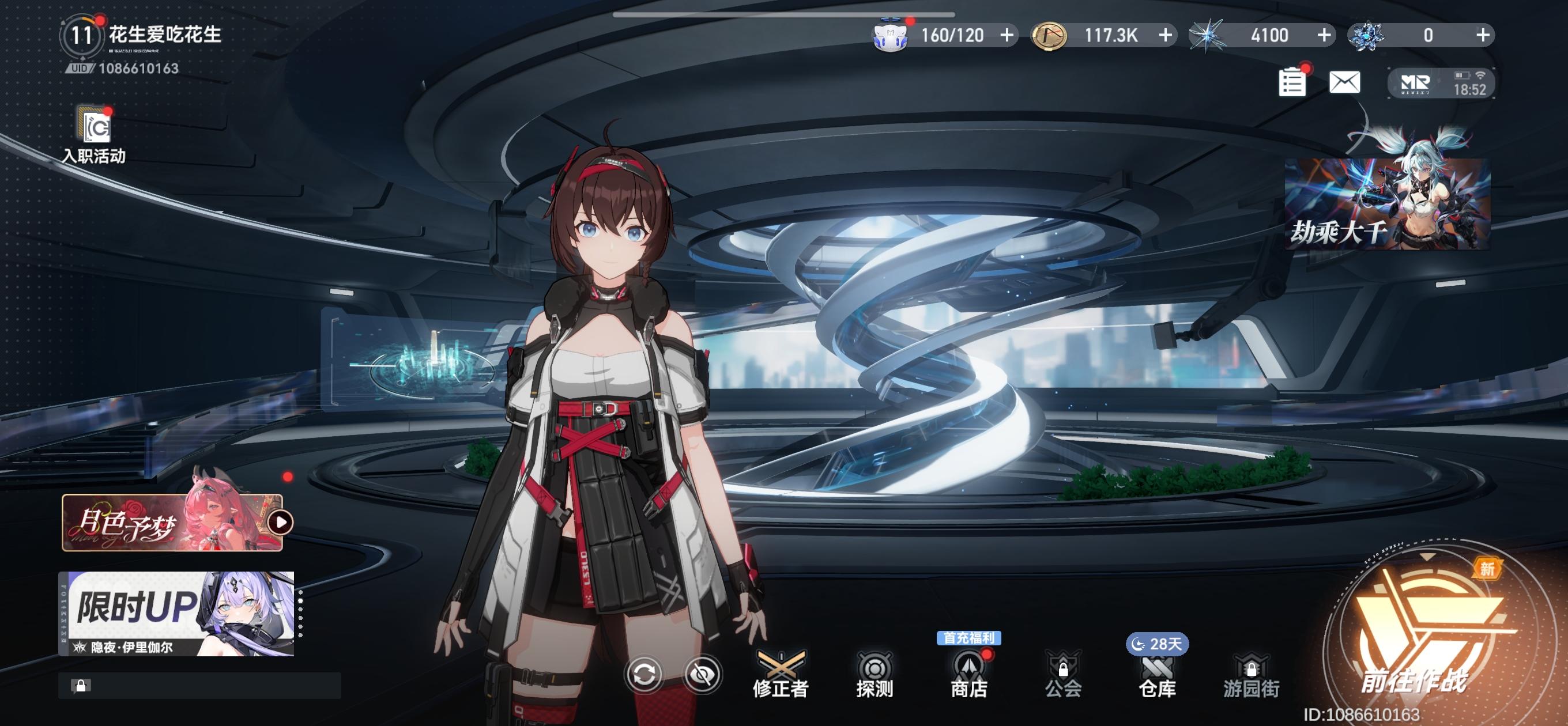Open the mailbox envelope icon
The image size is (1568, 726).
[1344, 82]
